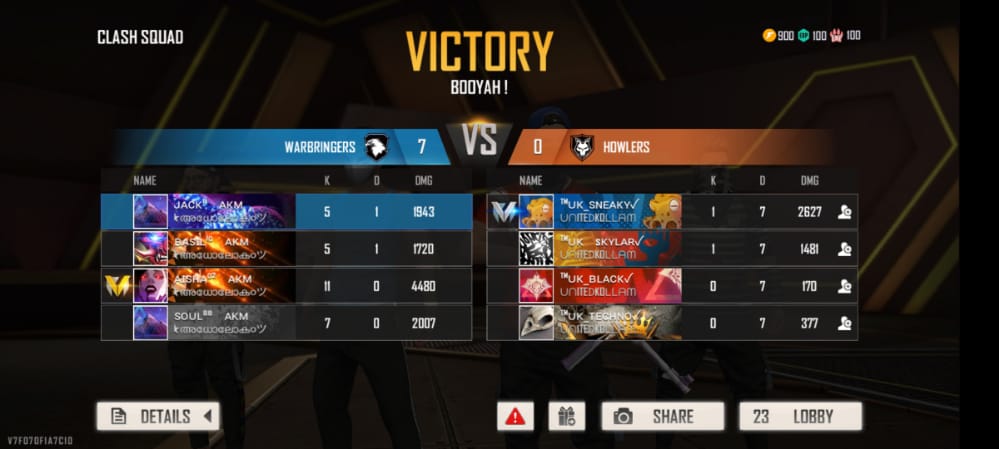
Task: Open the match Details panel
Action: pyautogui.click(x=158, y=416)
